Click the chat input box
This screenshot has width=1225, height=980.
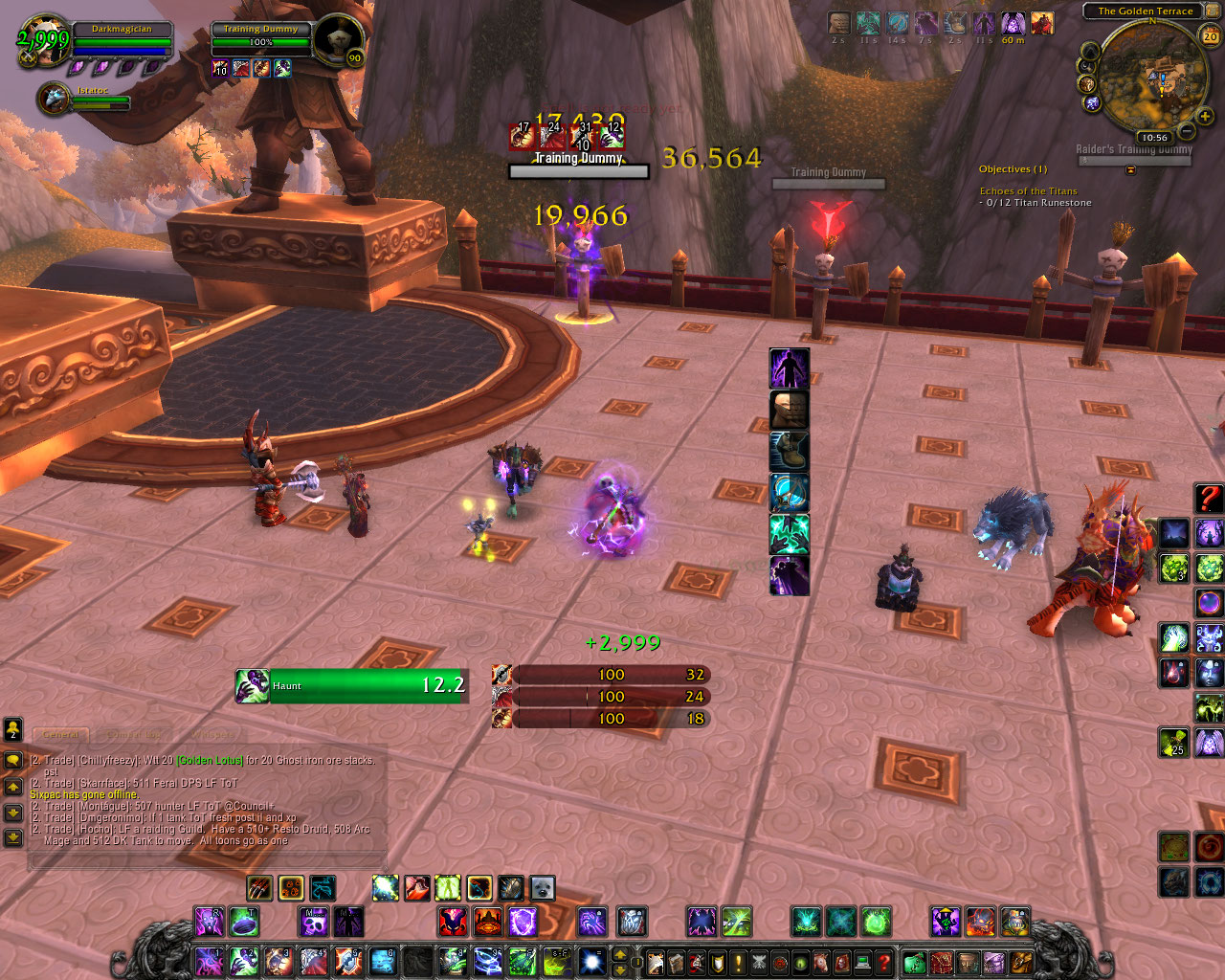(207, 860)
